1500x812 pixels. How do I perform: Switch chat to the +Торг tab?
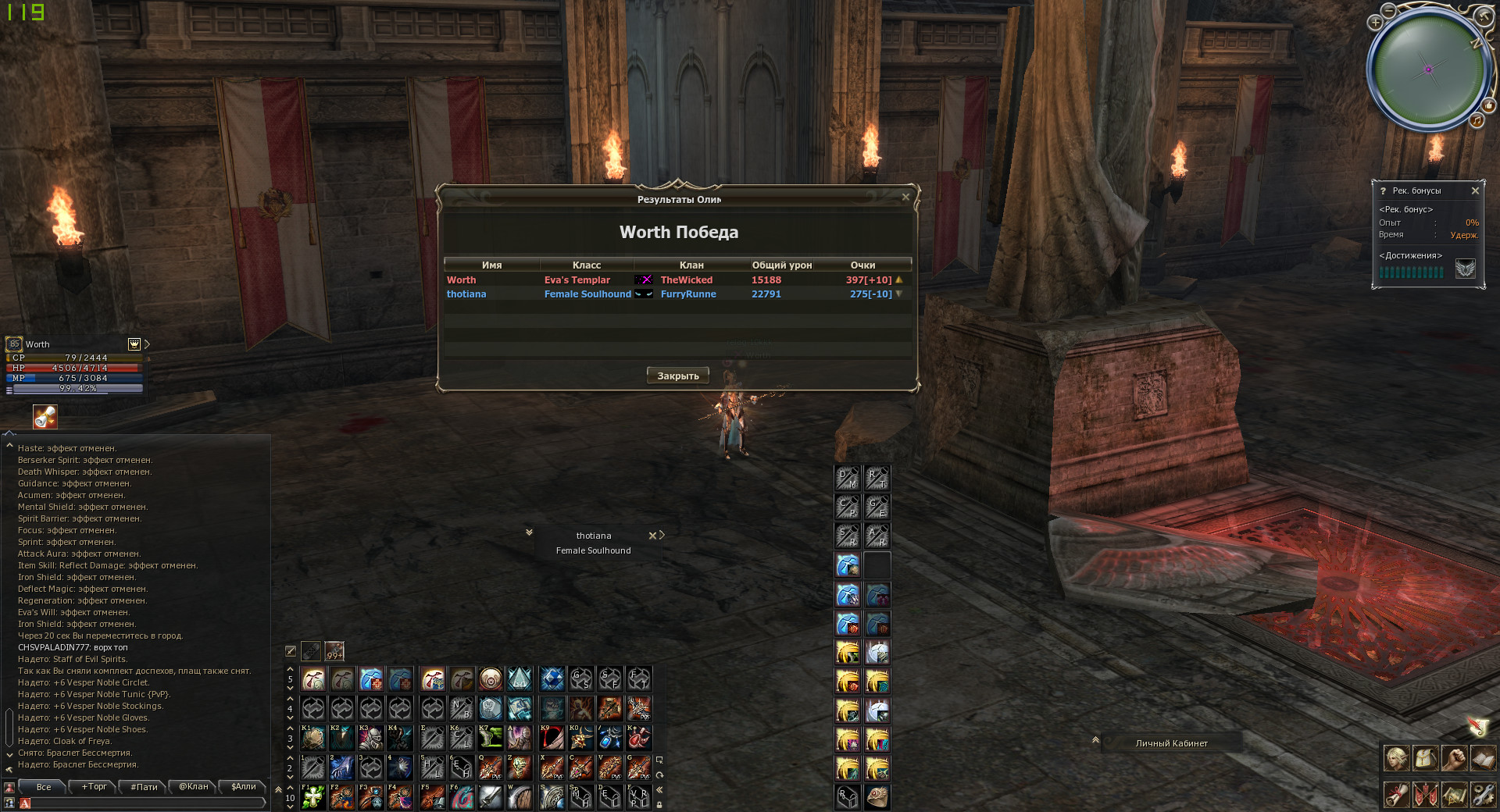pos(95,787)
